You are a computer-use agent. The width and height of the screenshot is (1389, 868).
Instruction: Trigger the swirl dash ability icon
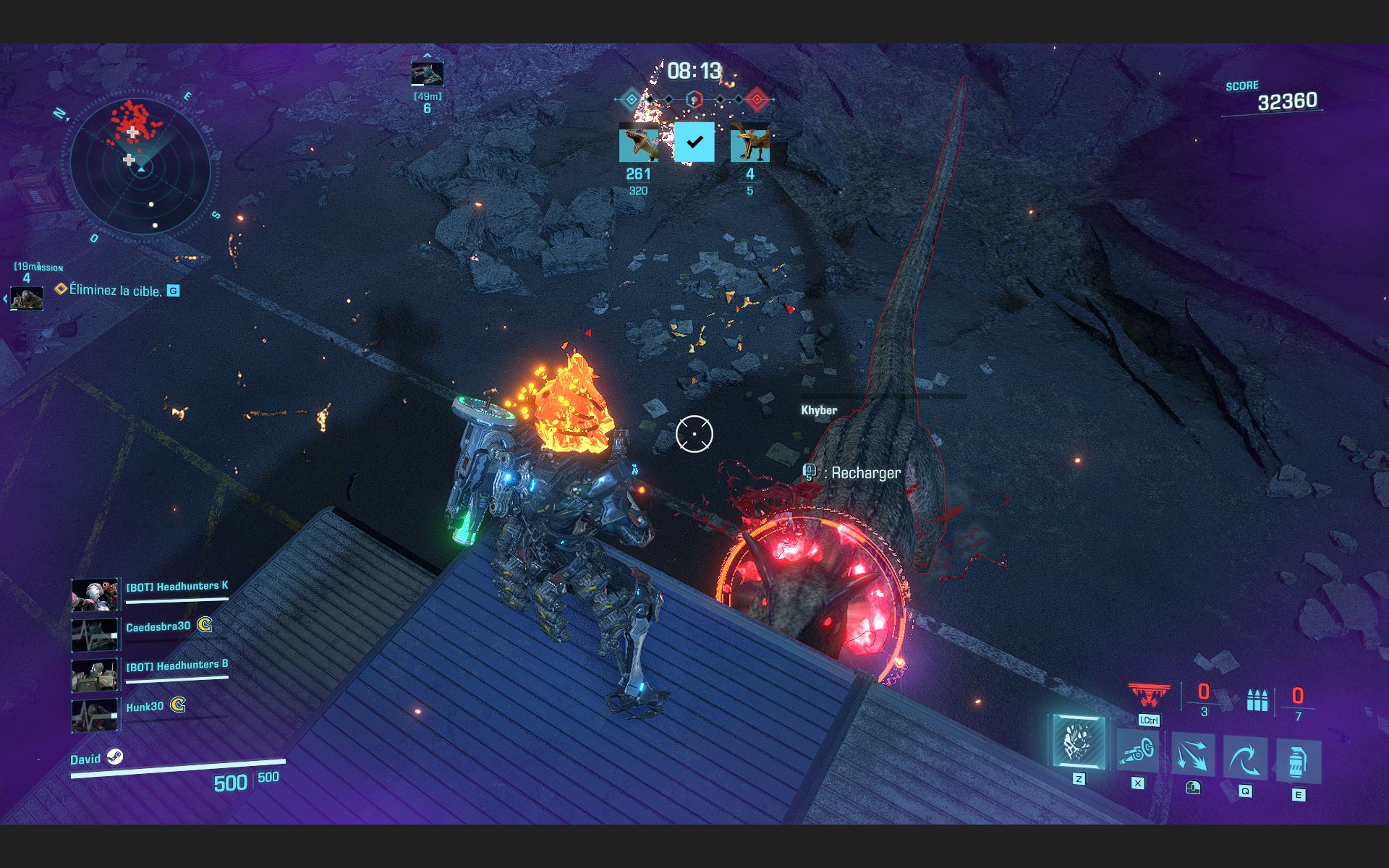(1245, 759)
